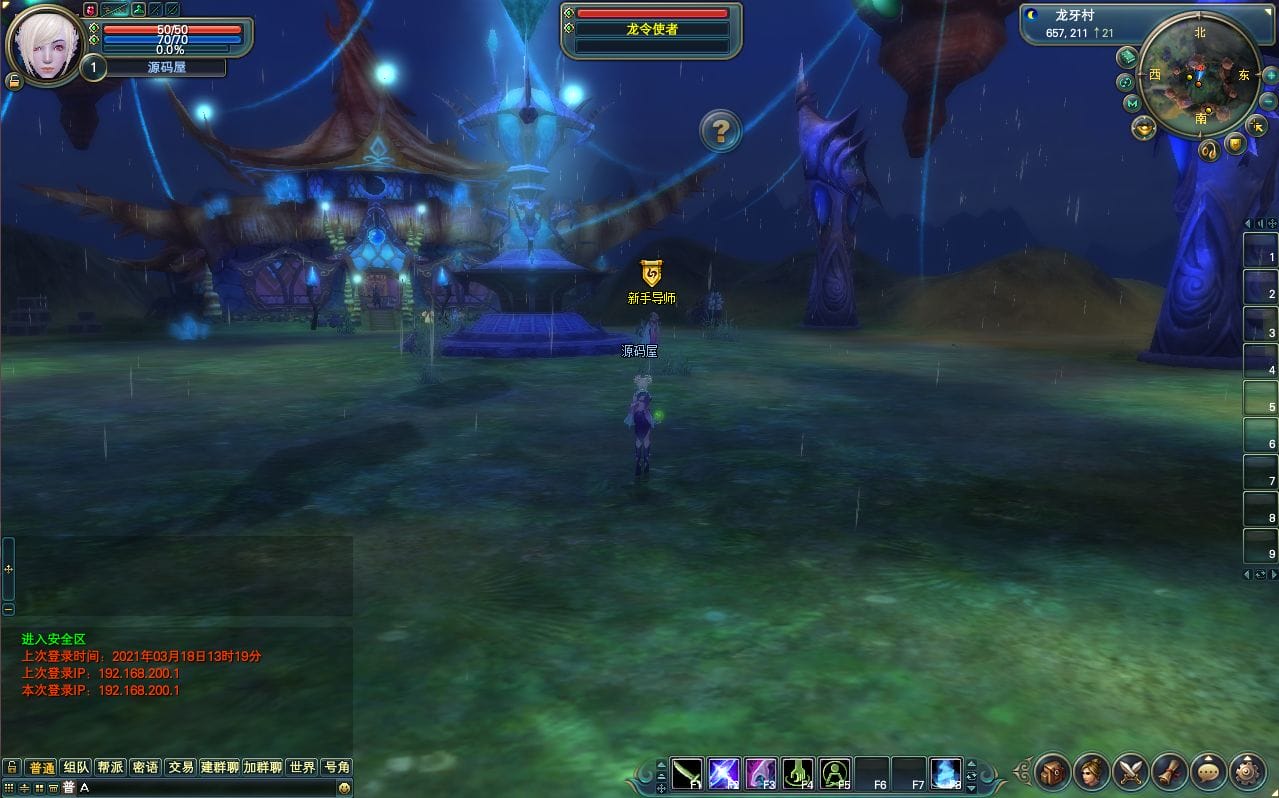Open the crossed swords menu button
Image resolution: width=1279 pixels, height=798 pixels.
click(1131, 771)
